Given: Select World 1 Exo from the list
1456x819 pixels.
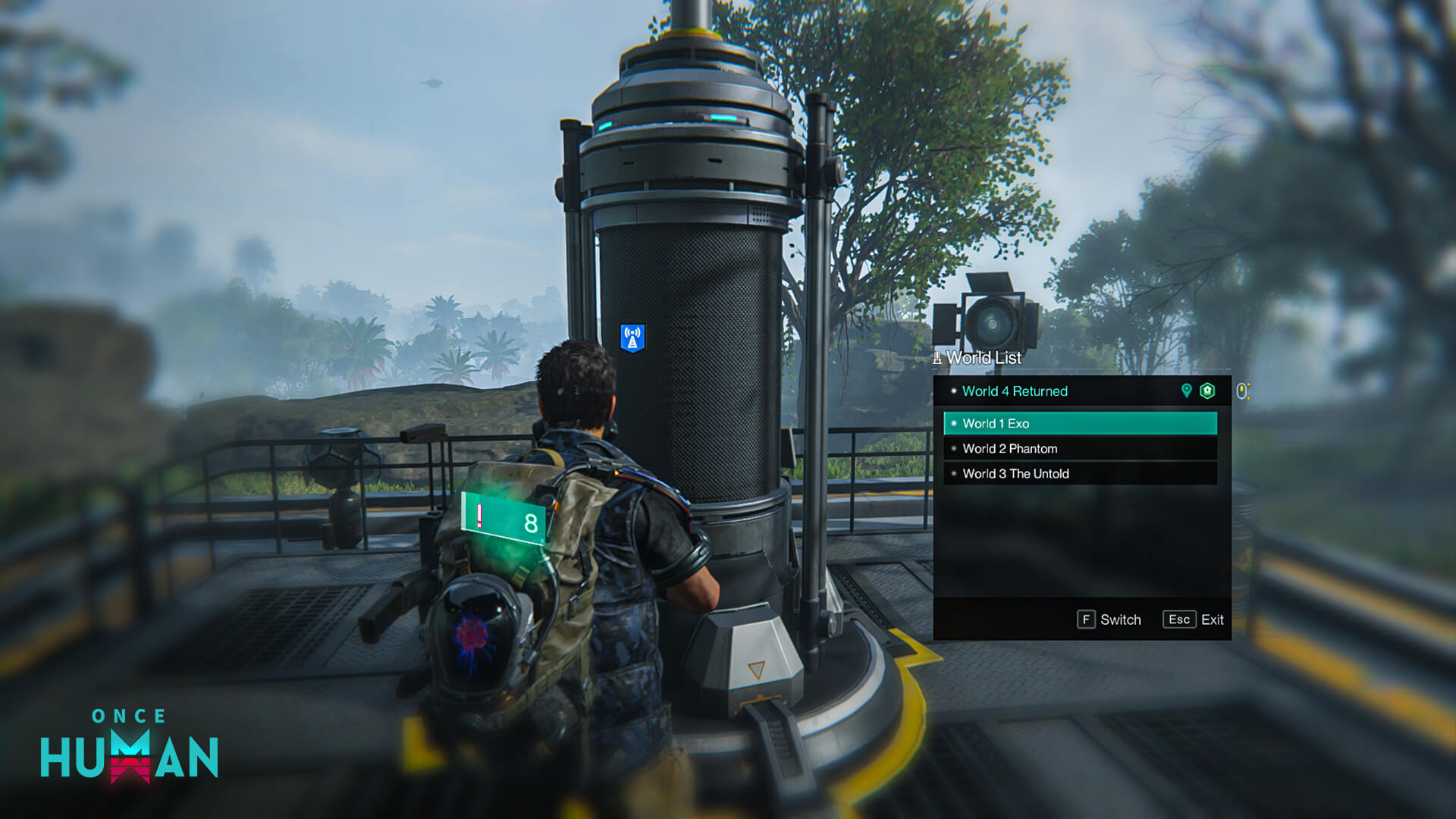Looking at the screenshot, I should point(1079,423).
